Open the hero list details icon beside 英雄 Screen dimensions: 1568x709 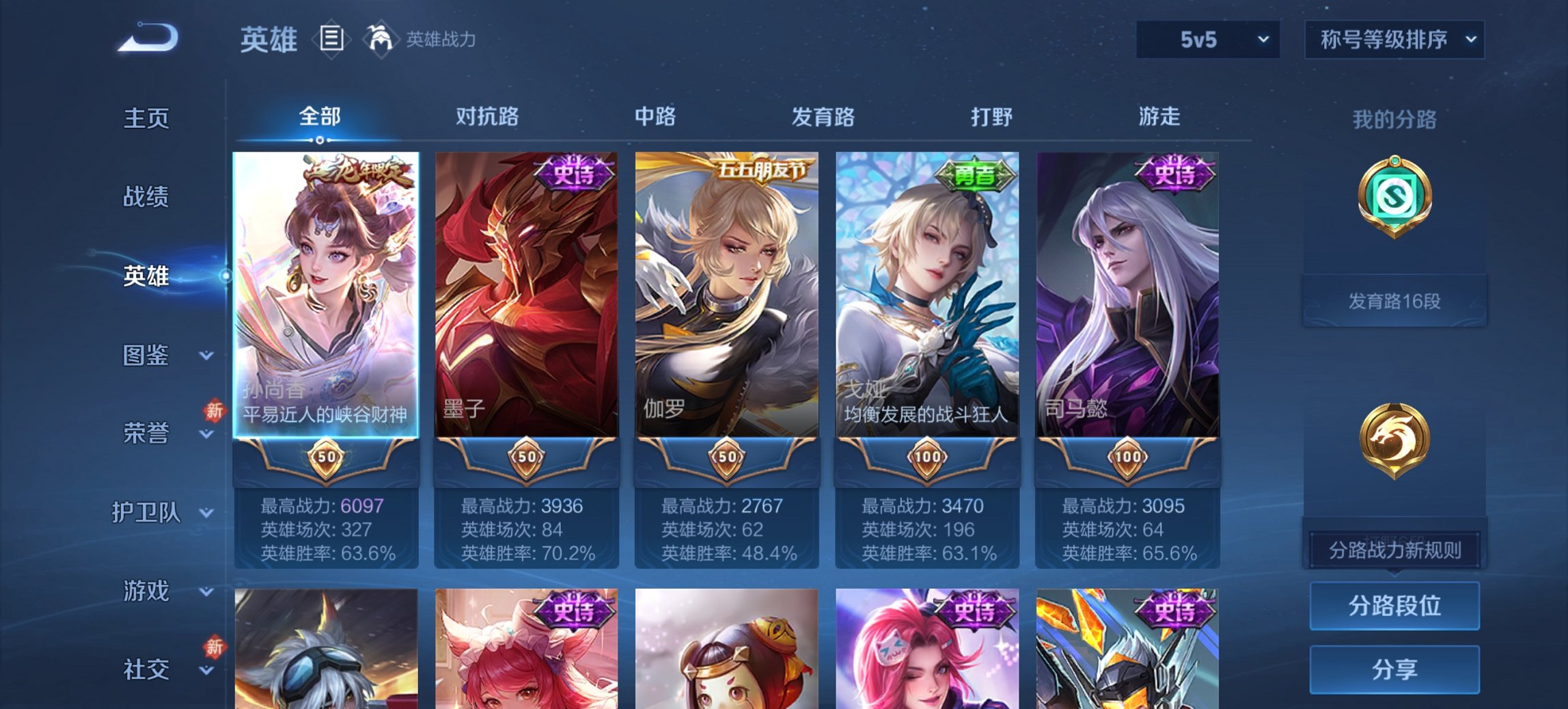[x=333, y=40]
